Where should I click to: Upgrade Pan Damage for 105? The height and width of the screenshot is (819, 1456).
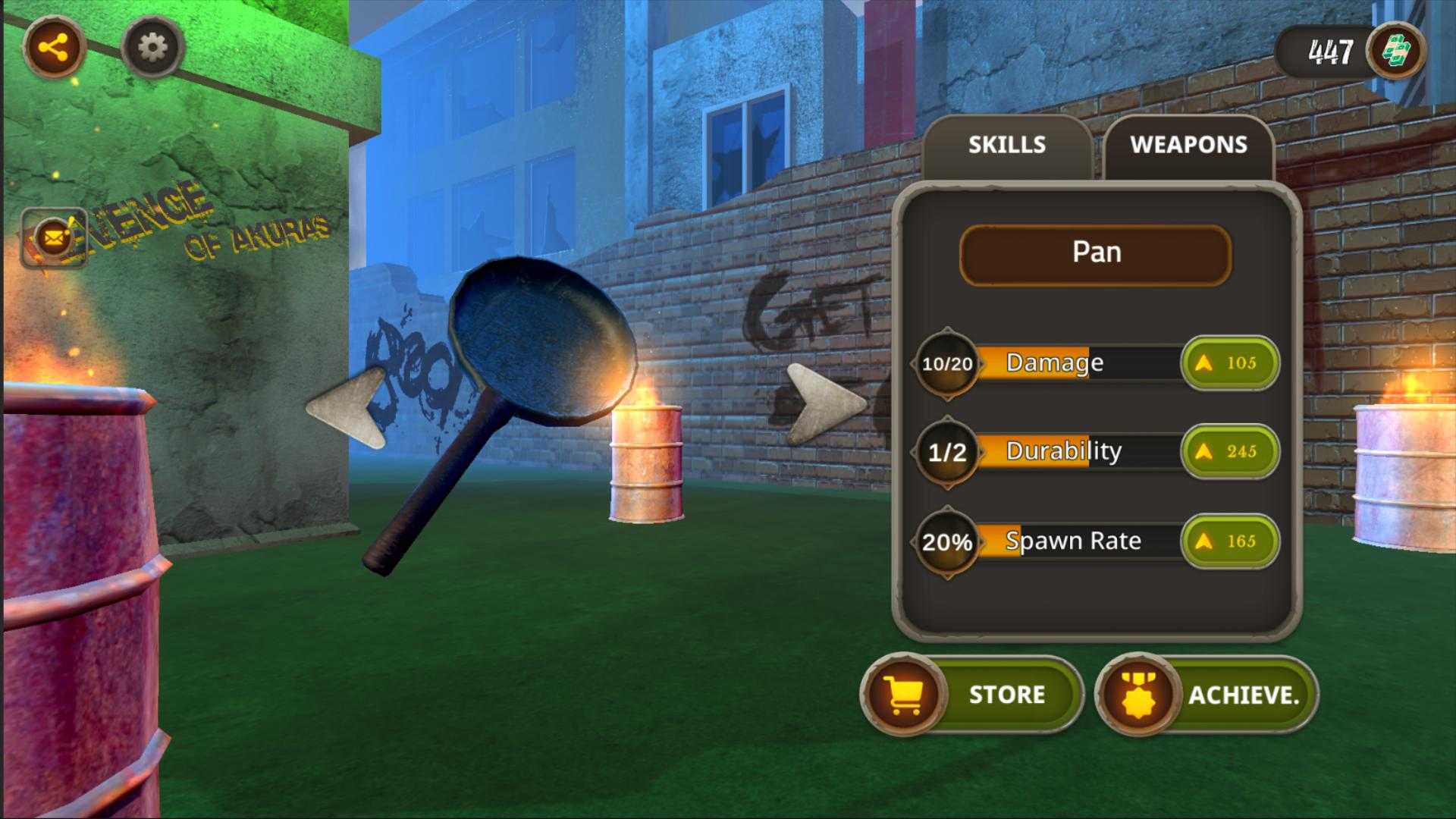point(1229,363)
